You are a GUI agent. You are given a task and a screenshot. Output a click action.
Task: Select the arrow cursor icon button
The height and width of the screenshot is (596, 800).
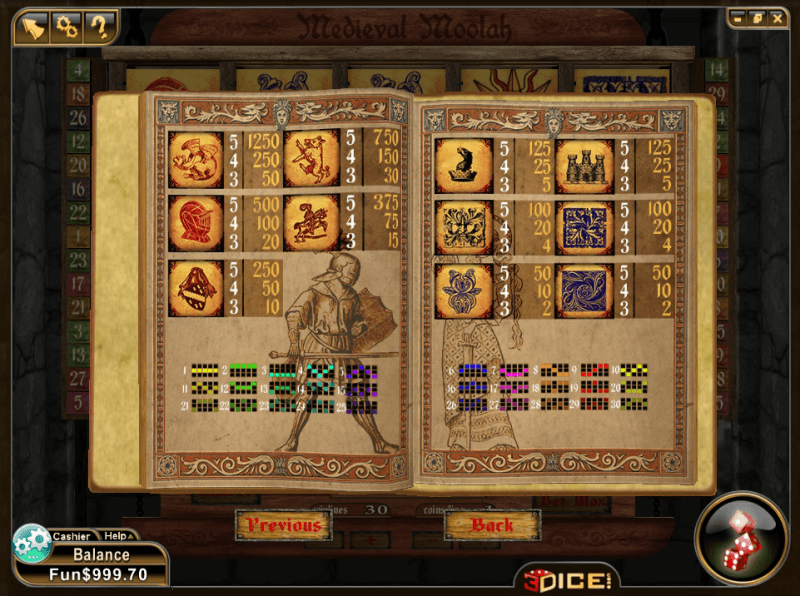[x=34, y=27]
